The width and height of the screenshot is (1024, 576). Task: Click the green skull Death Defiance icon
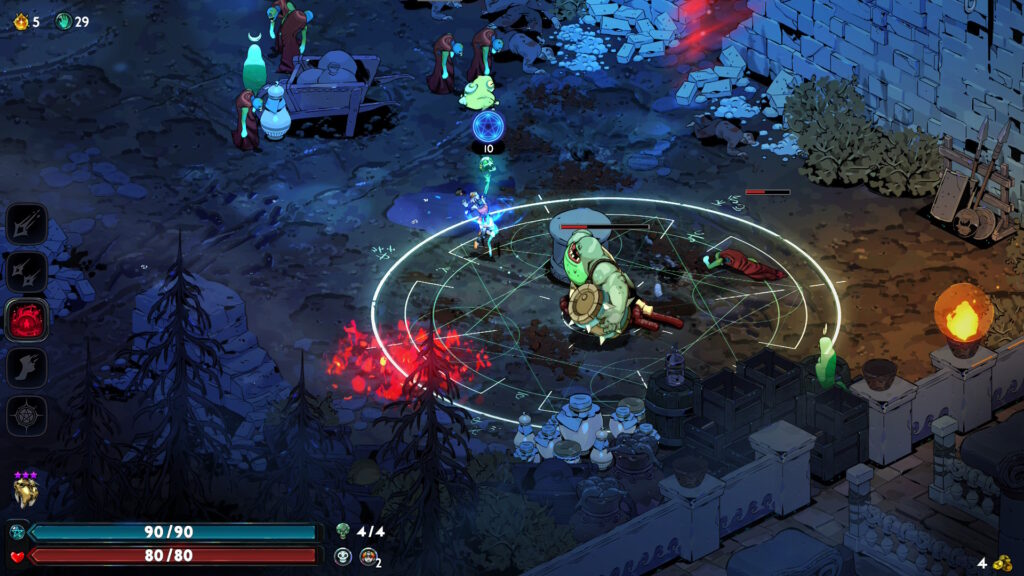point(343,531)
